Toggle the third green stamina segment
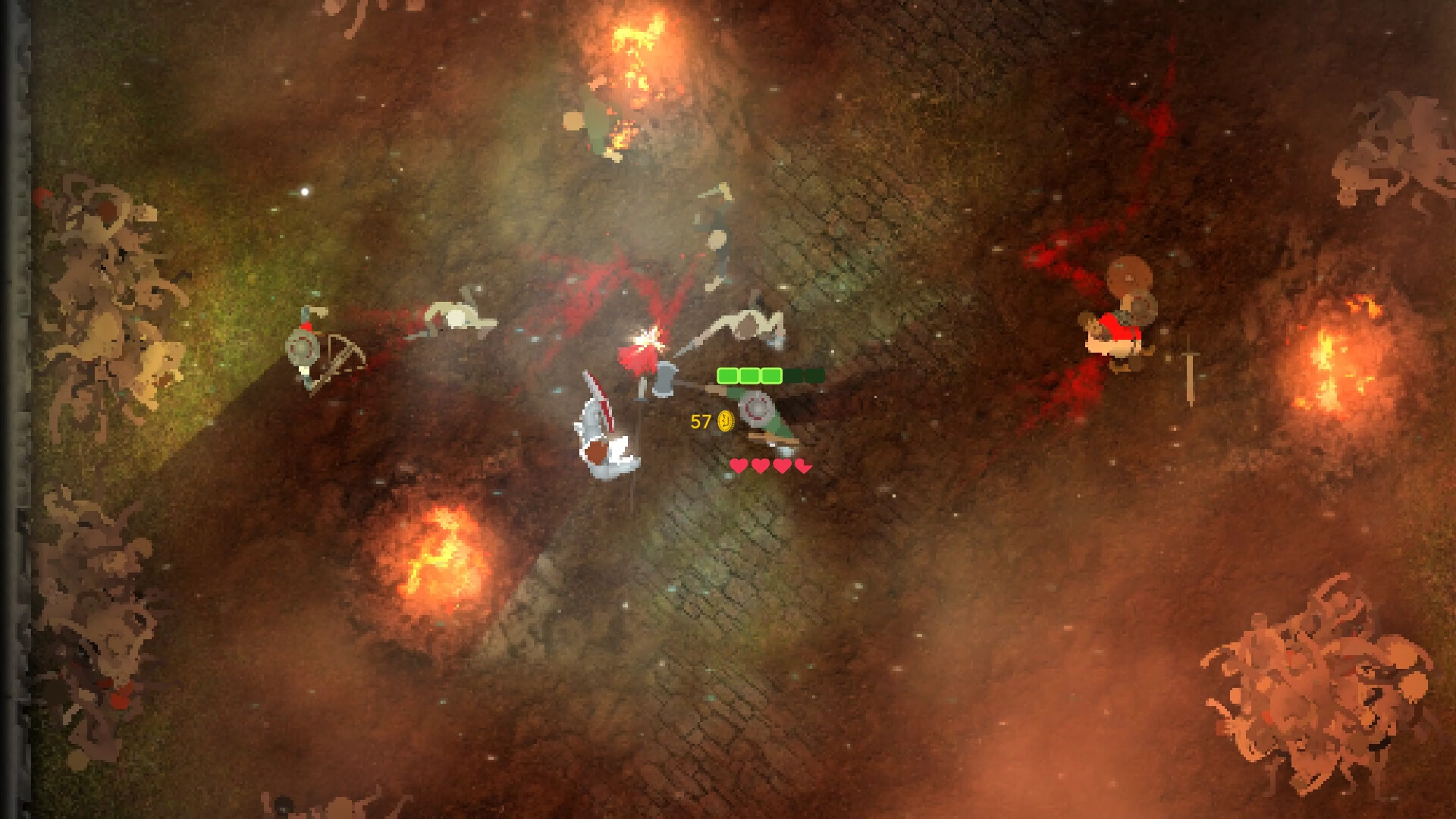The width and height of the screenshot is (1456, 819). [x=771, y=375]
